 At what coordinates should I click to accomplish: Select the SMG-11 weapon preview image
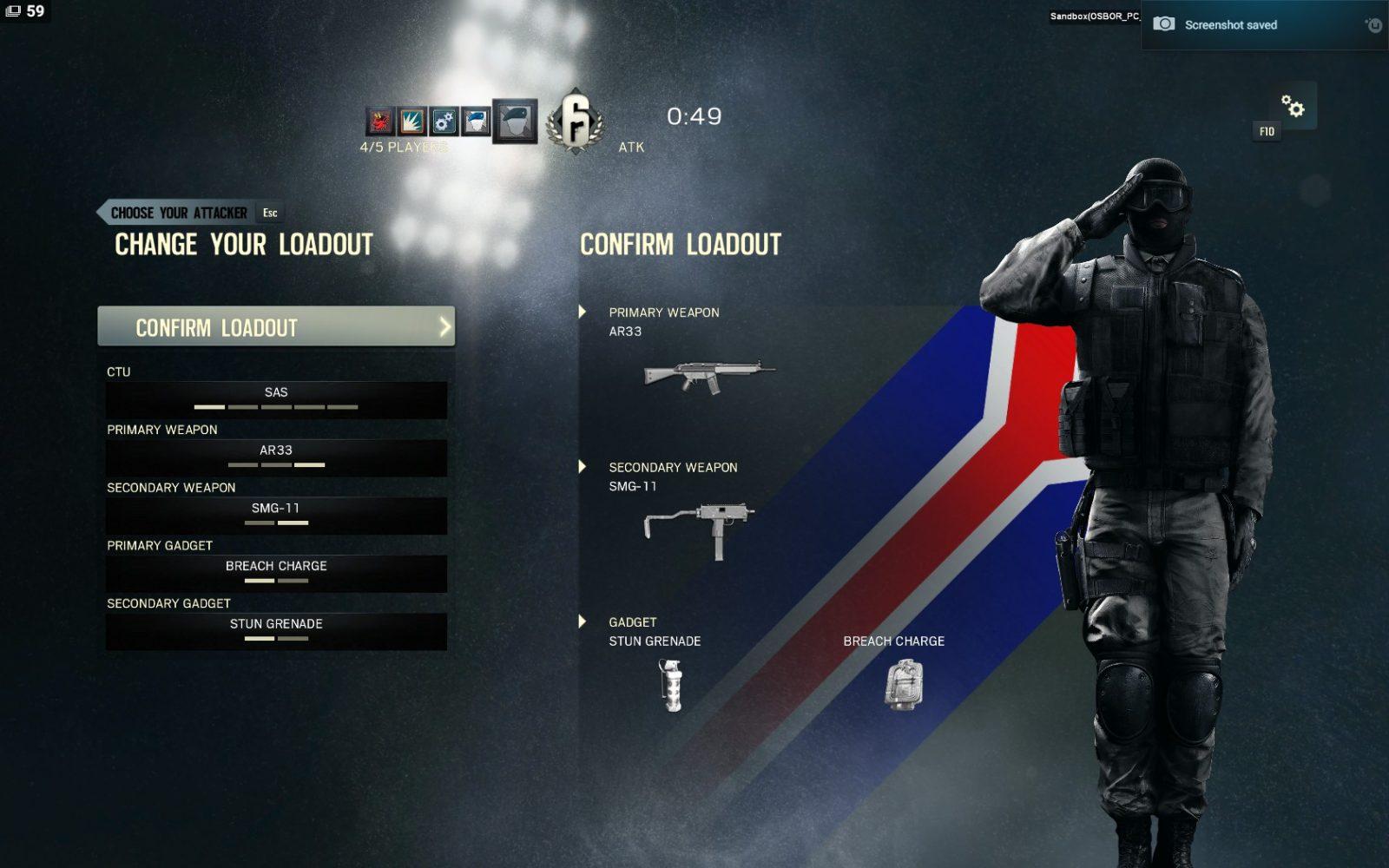[699, 529]
